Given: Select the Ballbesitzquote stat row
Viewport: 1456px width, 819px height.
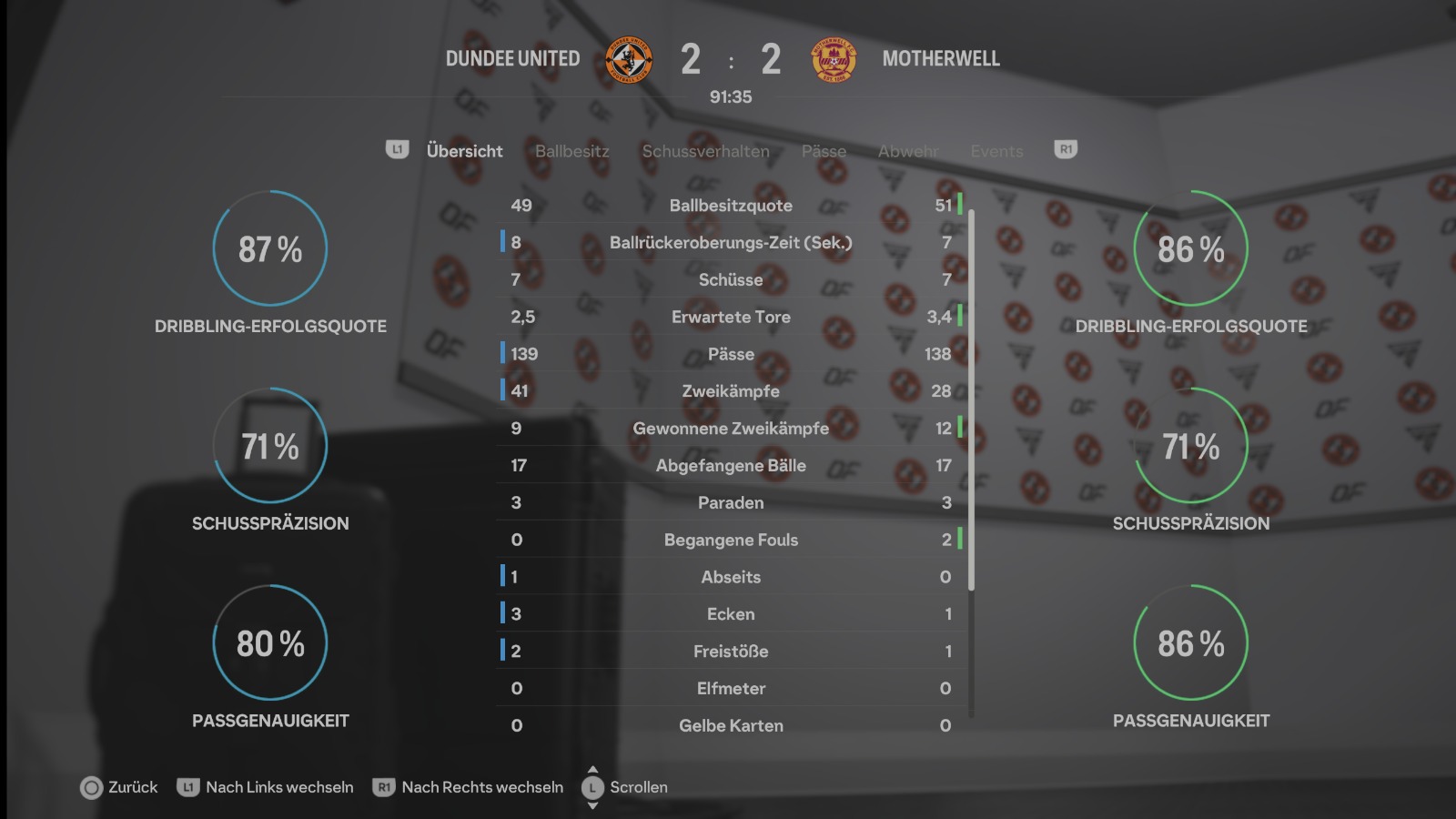Looking at the screenshot, I should (x=731, y=206).
